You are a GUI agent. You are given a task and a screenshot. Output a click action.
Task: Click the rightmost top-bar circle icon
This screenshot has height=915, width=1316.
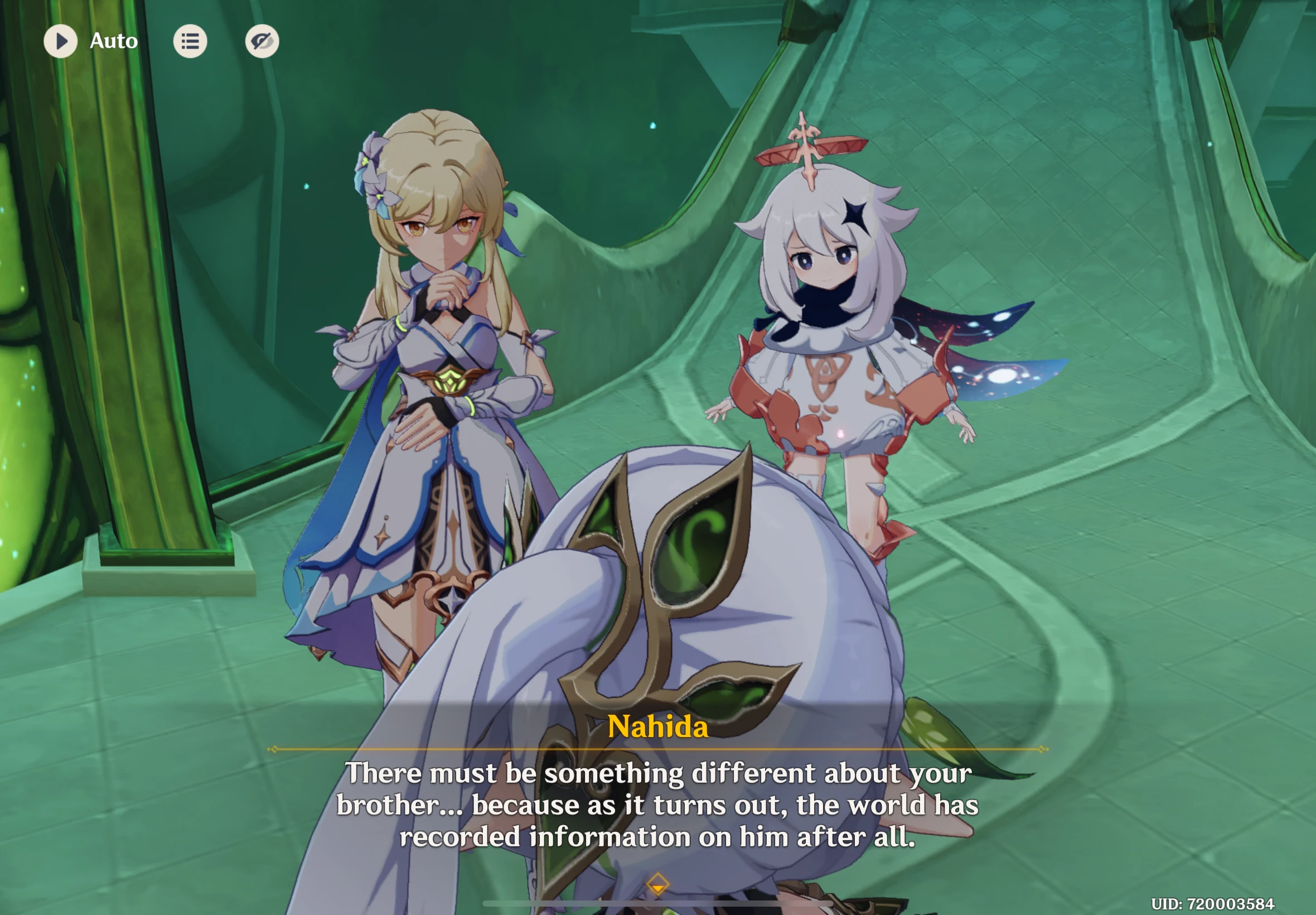pyautogui.click(x=263, y=41)
